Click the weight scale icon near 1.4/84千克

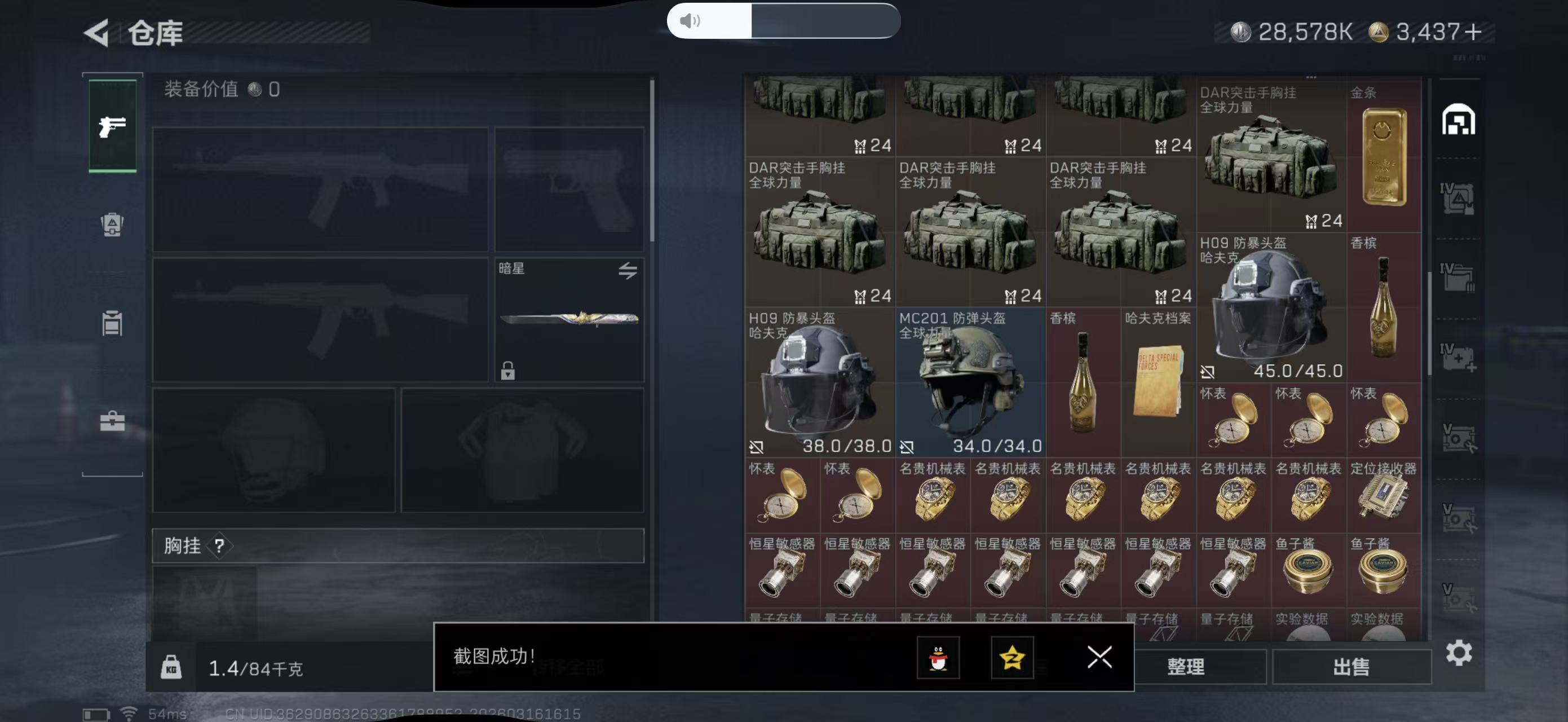(x=173, y=667)
